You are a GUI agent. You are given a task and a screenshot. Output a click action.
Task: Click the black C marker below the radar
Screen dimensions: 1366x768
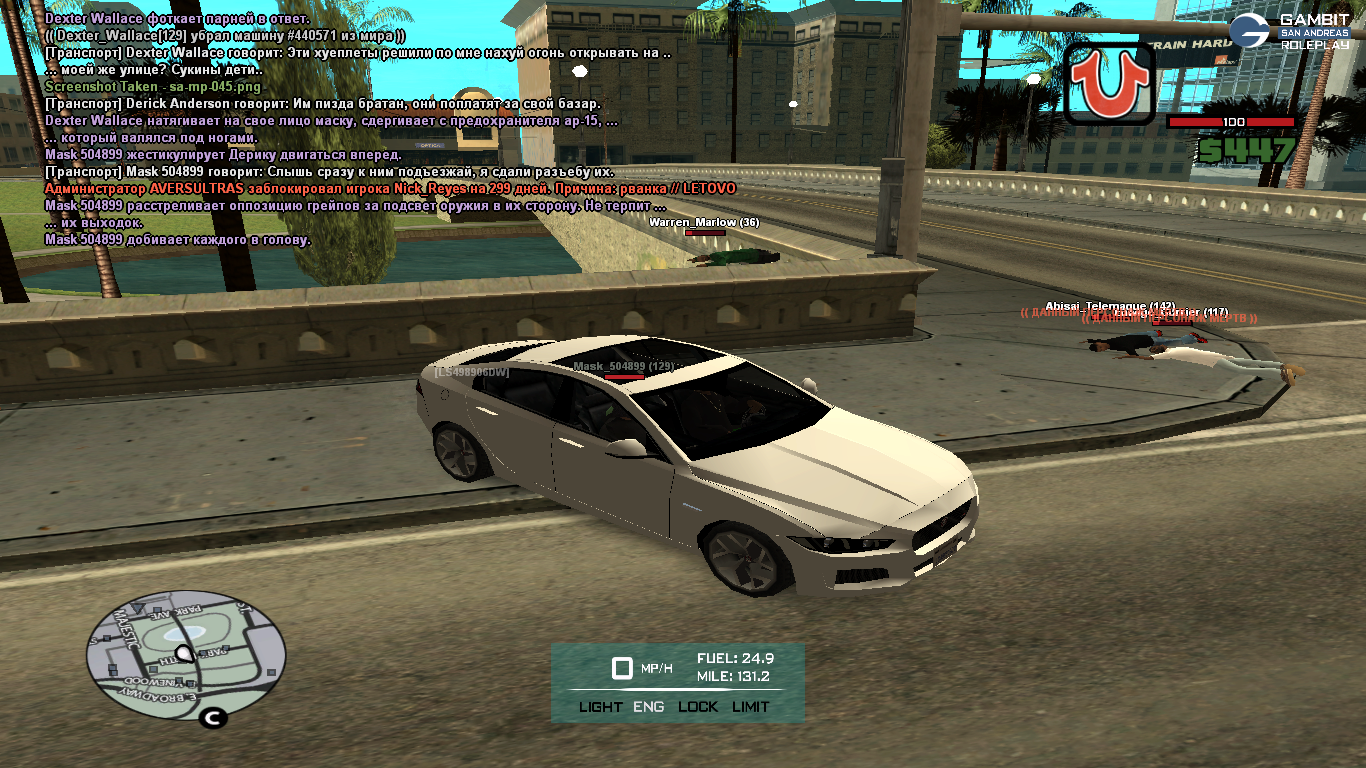pyautogui.click(x=212, y=717)
